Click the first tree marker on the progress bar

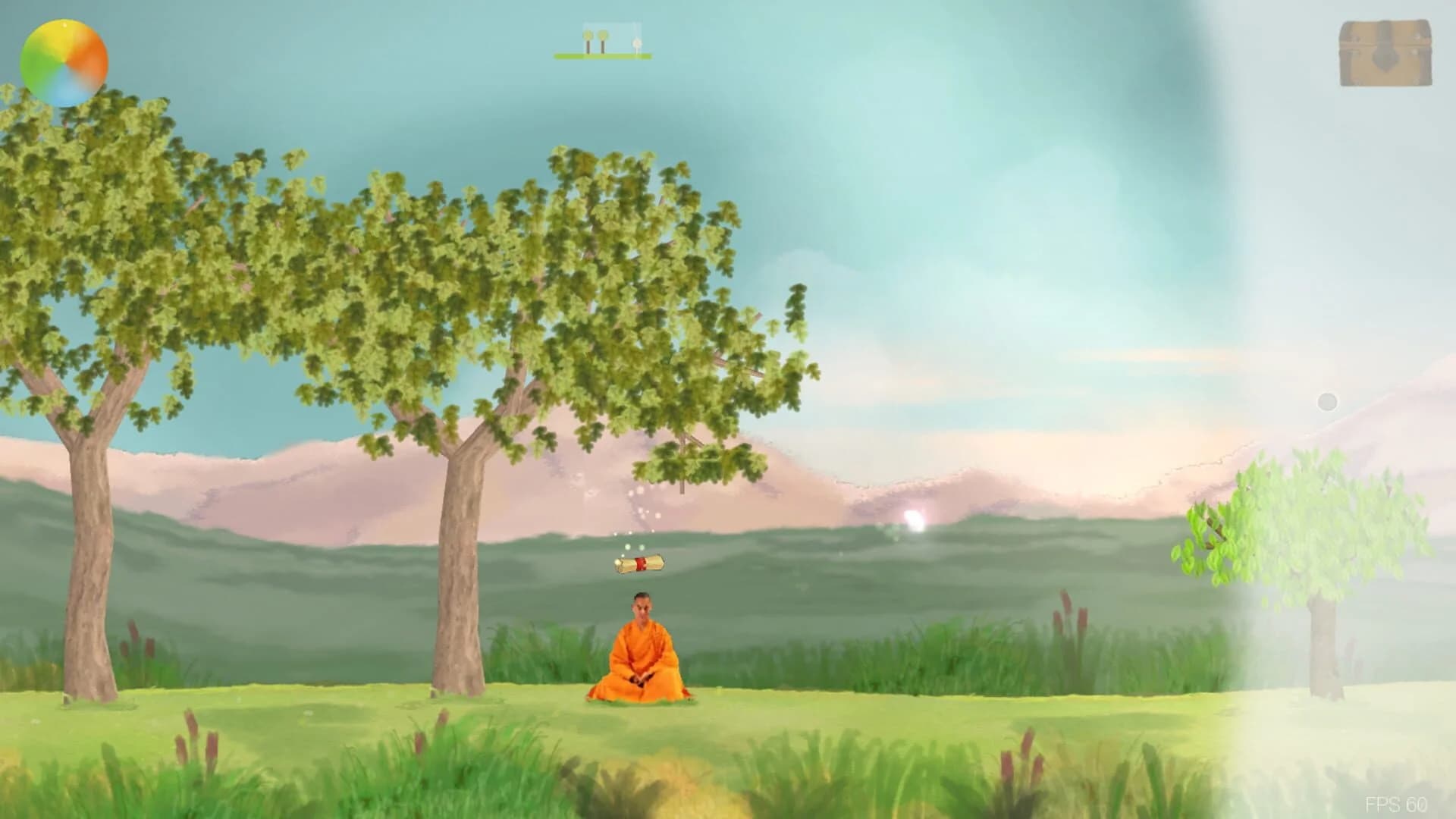click(588, 39)
